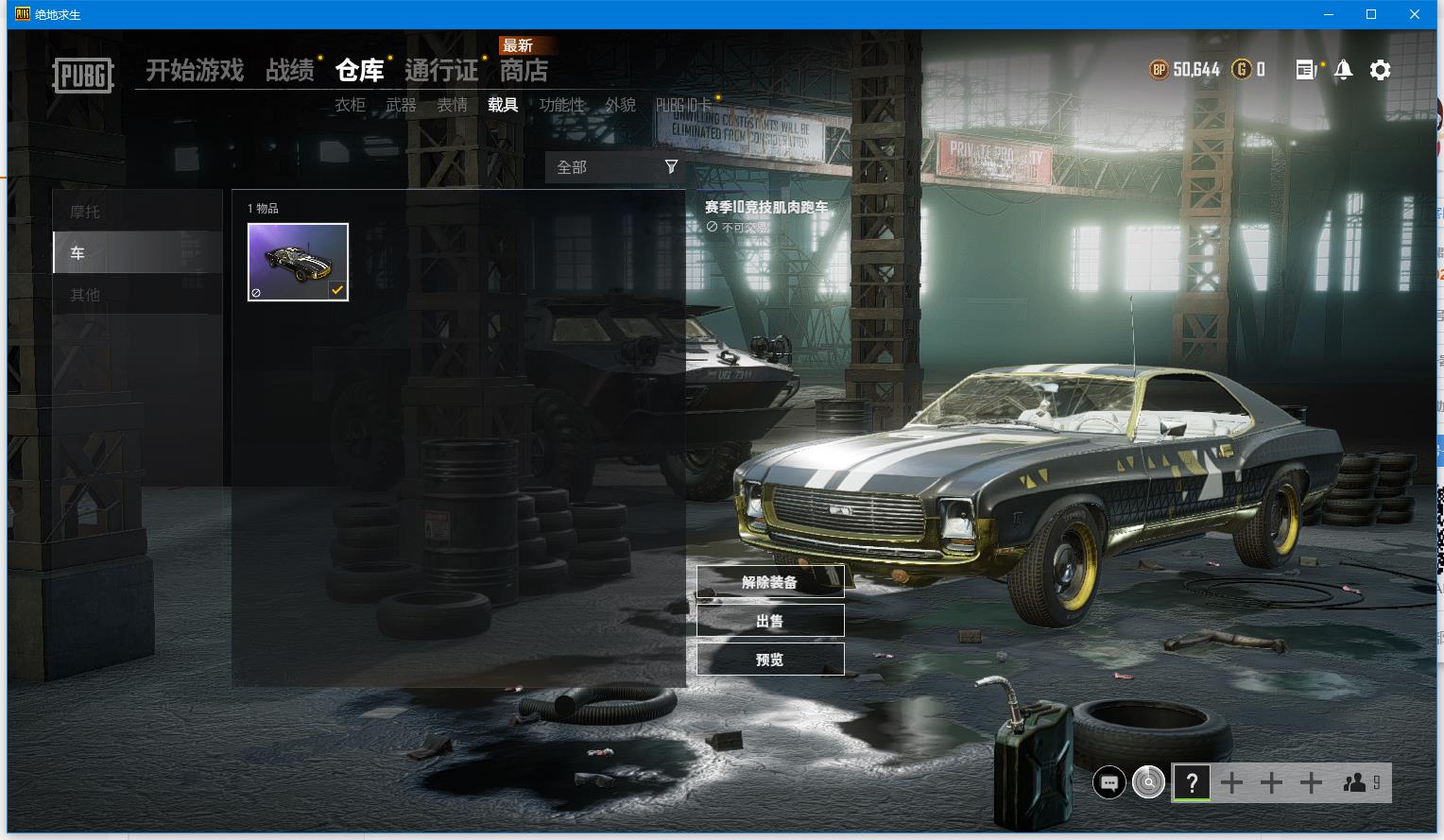
Task: Close the game window
Action: tap(1414, 14)
